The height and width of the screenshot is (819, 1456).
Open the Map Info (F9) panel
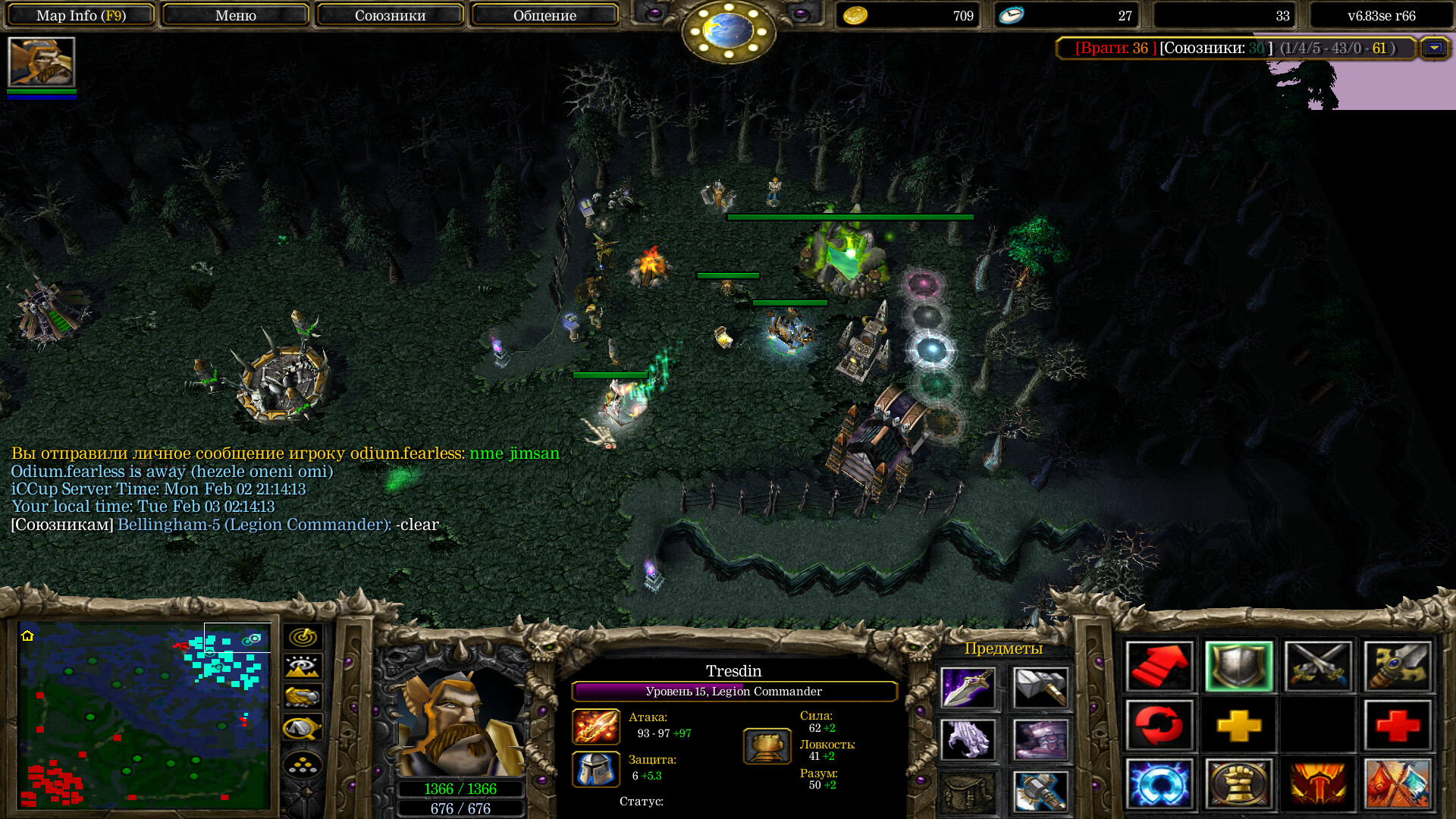pos(81,15)
